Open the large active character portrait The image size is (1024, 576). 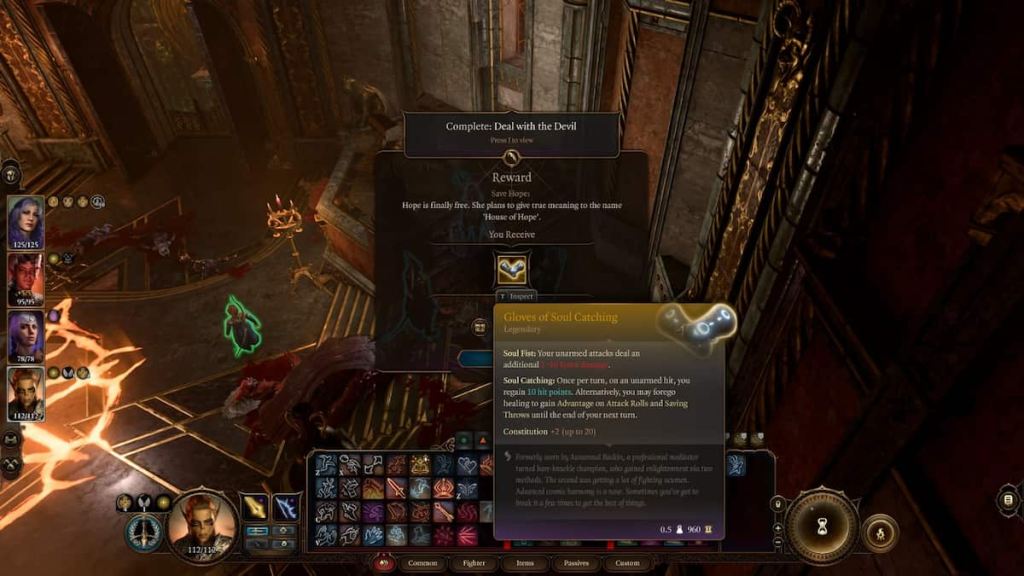coord(201,524)
